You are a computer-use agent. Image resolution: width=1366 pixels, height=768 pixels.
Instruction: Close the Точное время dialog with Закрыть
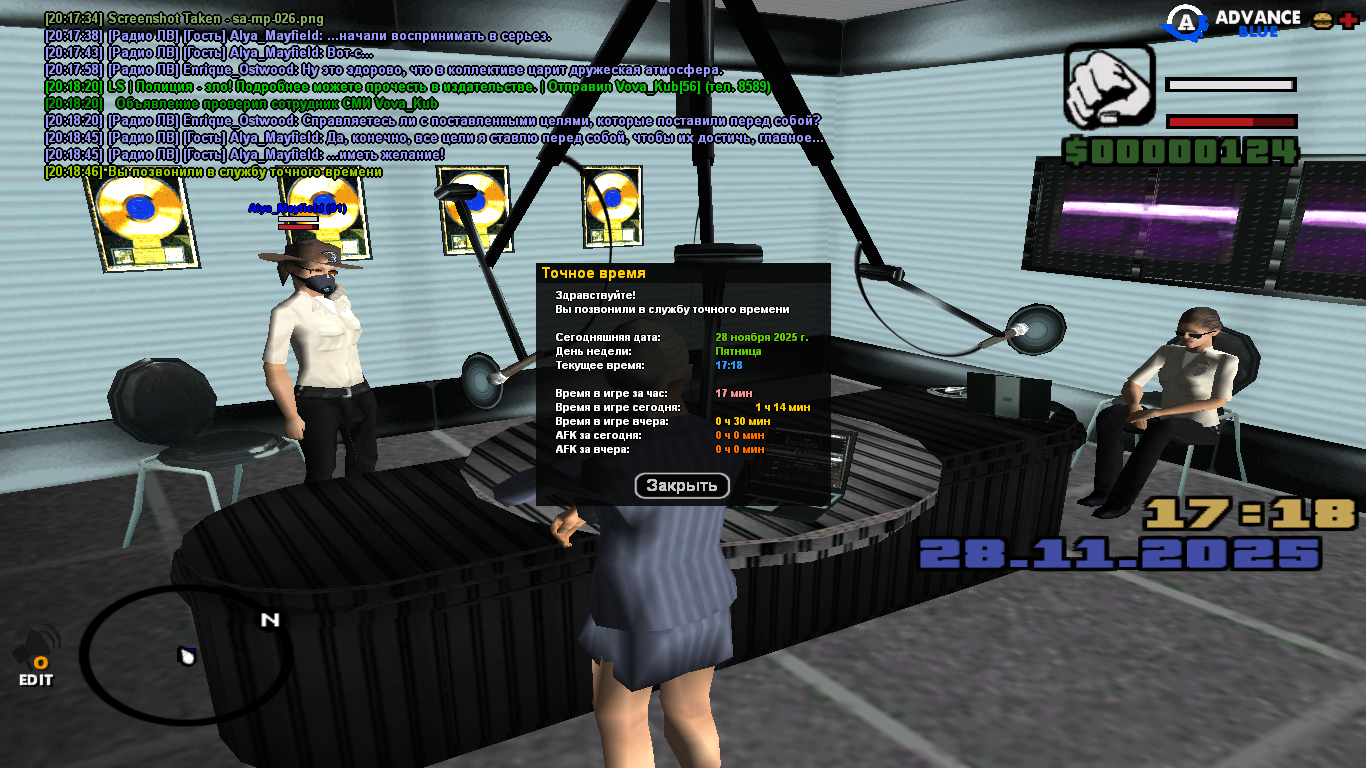pyautogui.click(x=682, y=486)
